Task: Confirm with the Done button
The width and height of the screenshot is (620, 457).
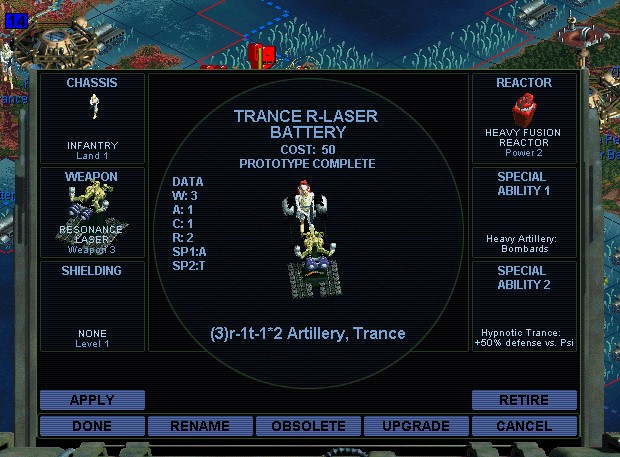Action: point(92,426)
